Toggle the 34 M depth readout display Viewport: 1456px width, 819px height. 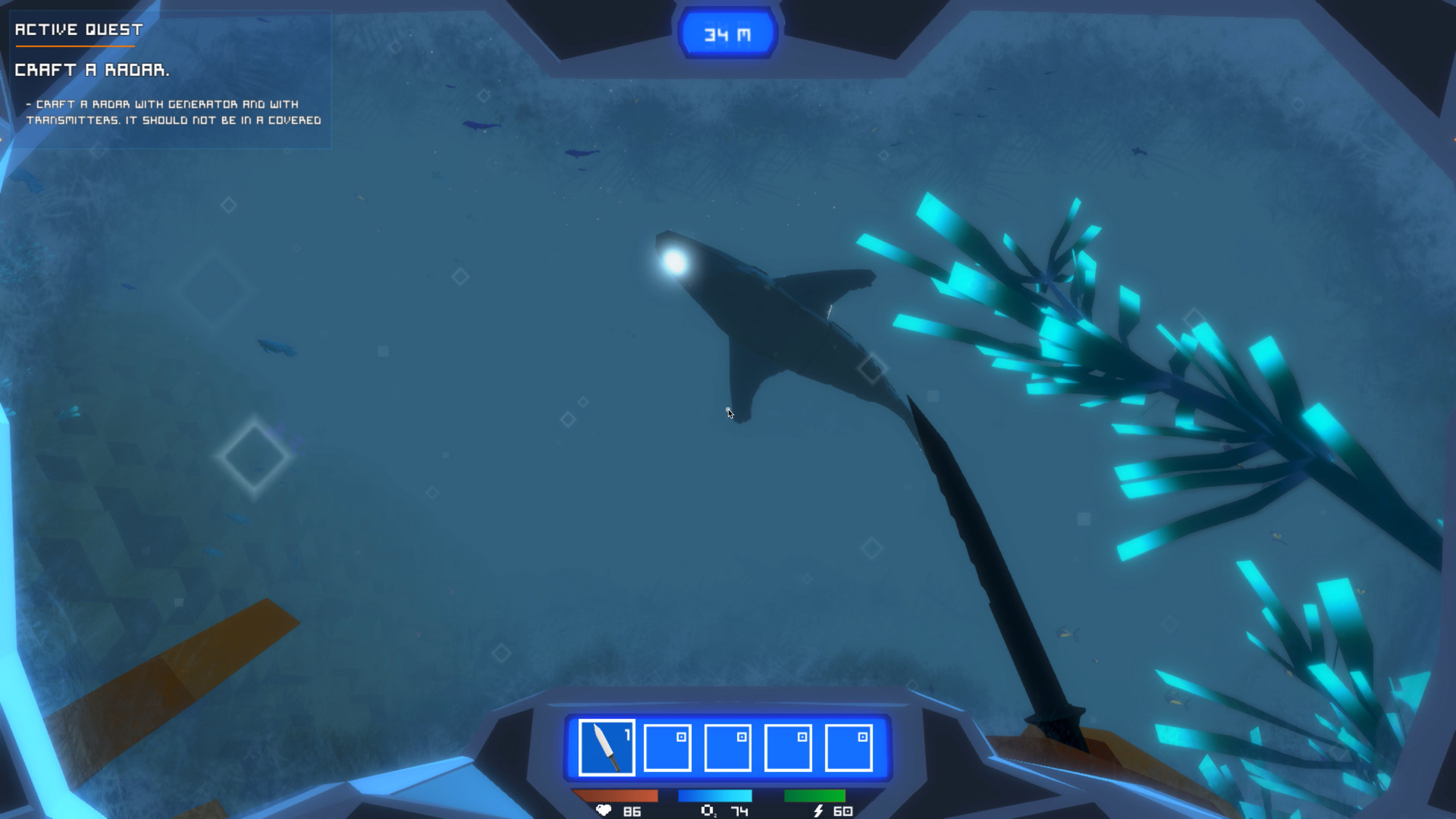[x=726, y=31]
